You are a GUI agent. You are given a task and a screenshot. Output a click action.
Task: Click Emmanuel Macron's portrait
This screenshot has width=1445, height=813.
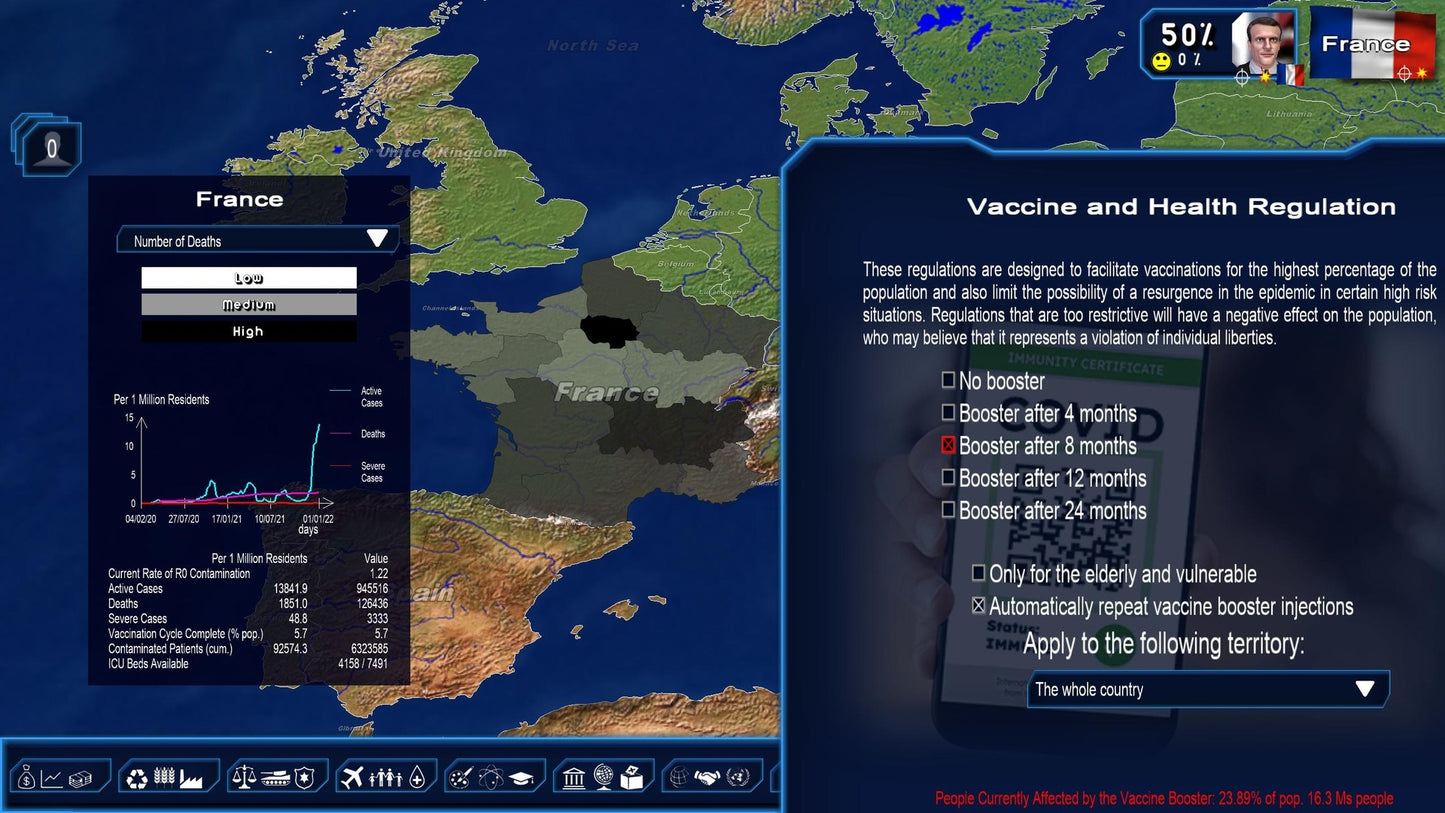click(1265, 42)
